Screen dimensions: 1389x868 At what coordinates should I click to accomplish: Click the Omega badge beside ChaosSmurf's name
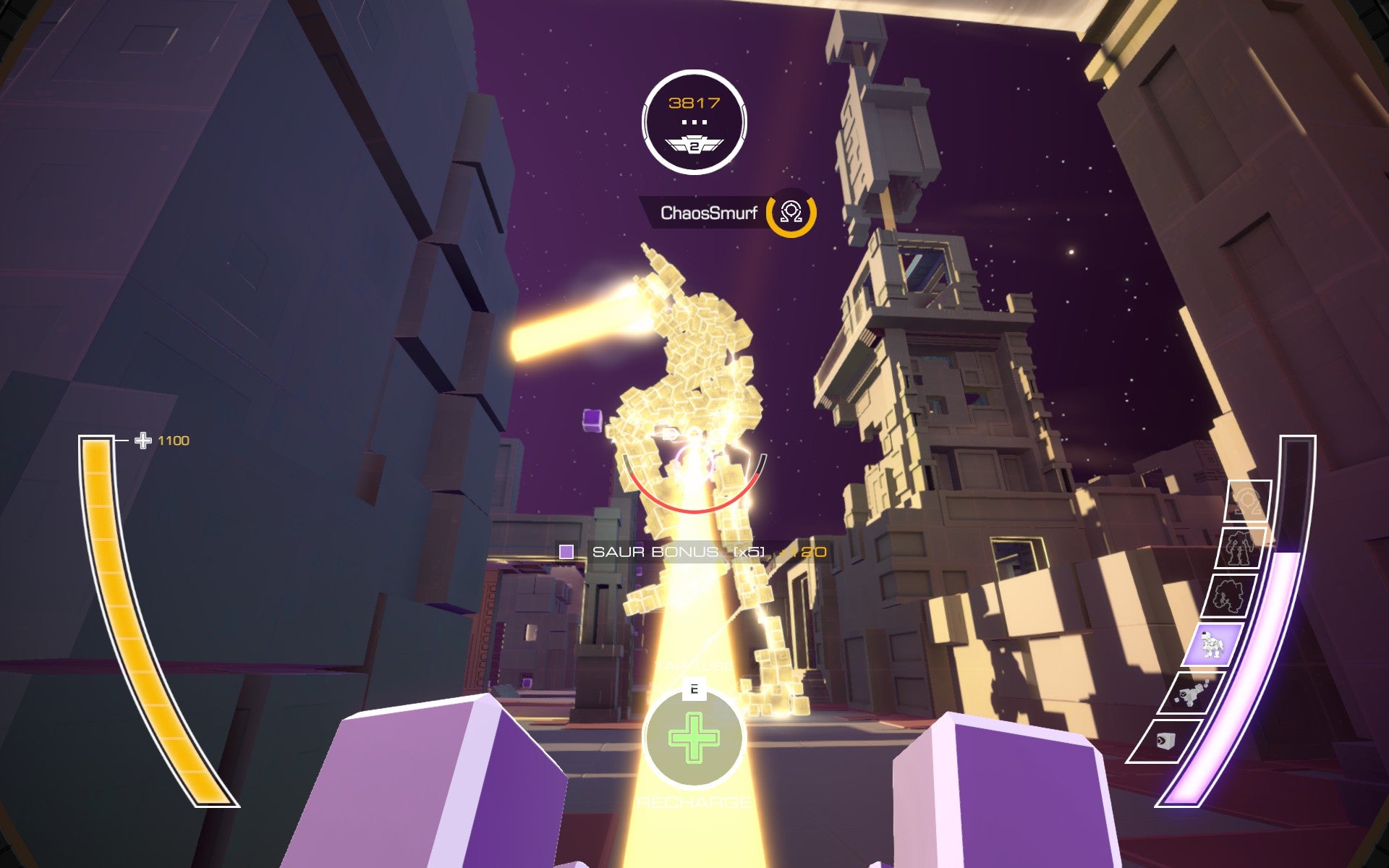point(791,213)
